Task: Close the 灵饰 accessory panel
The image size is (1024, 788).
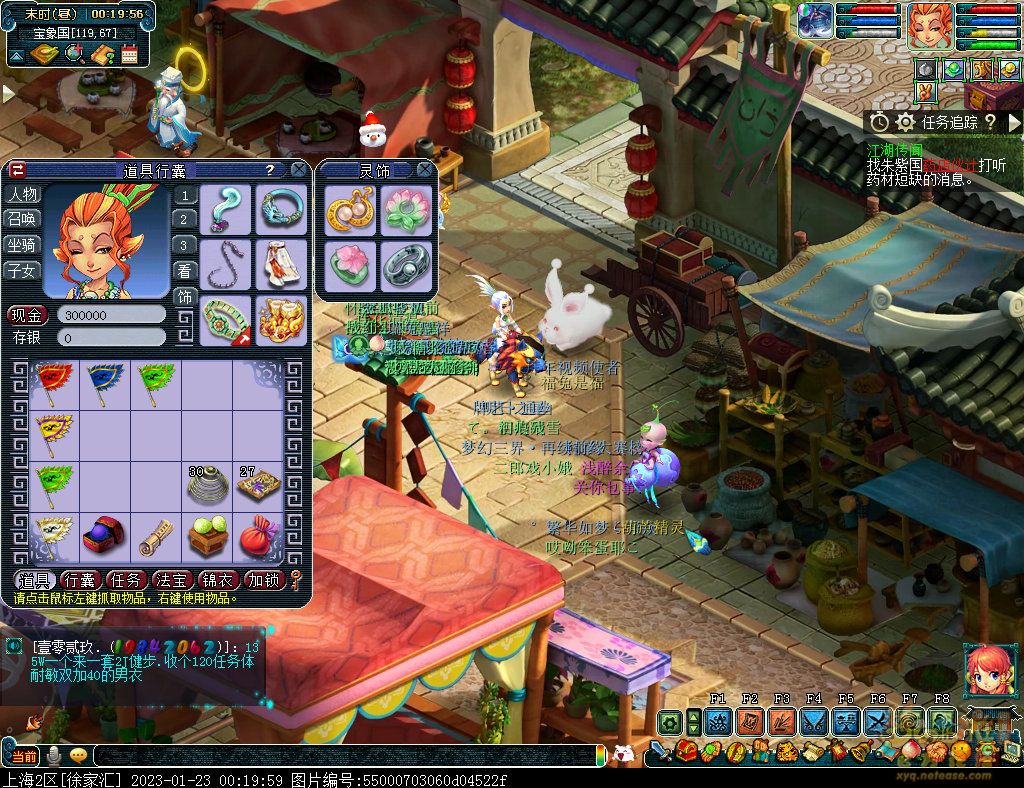Action: pyautogui.click(x=424, y=170)
